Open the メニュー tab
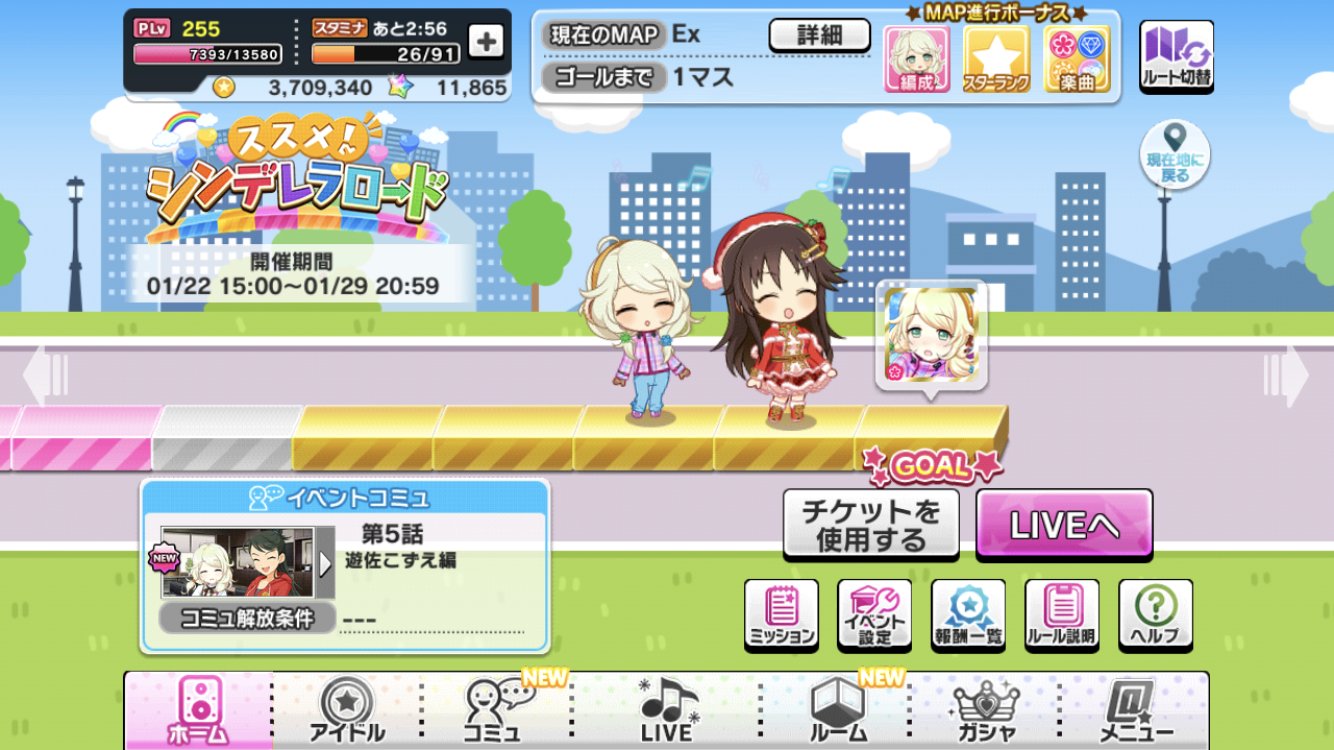The height and width of the screenshot is (750, 1334). [1135, 710]
